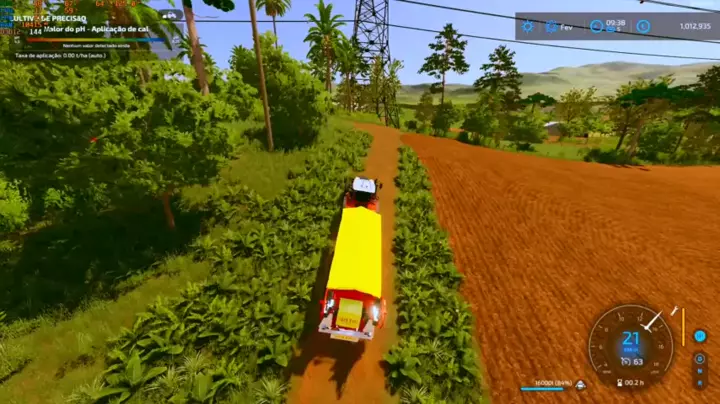
Task: Click the coin icon beside the money balance
Action: coord(643,26)
